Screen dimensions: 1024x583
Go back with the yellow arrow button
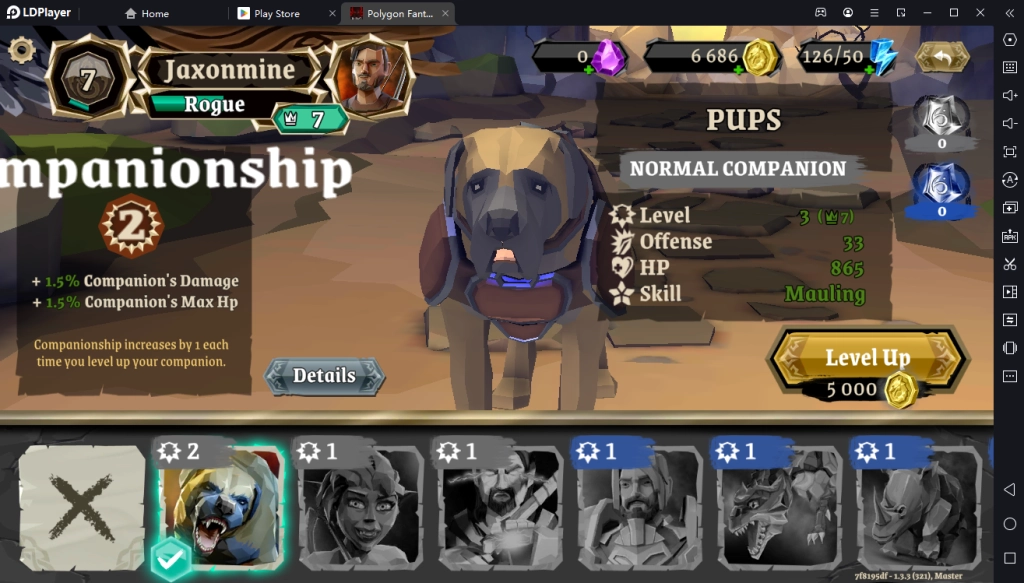941,56
